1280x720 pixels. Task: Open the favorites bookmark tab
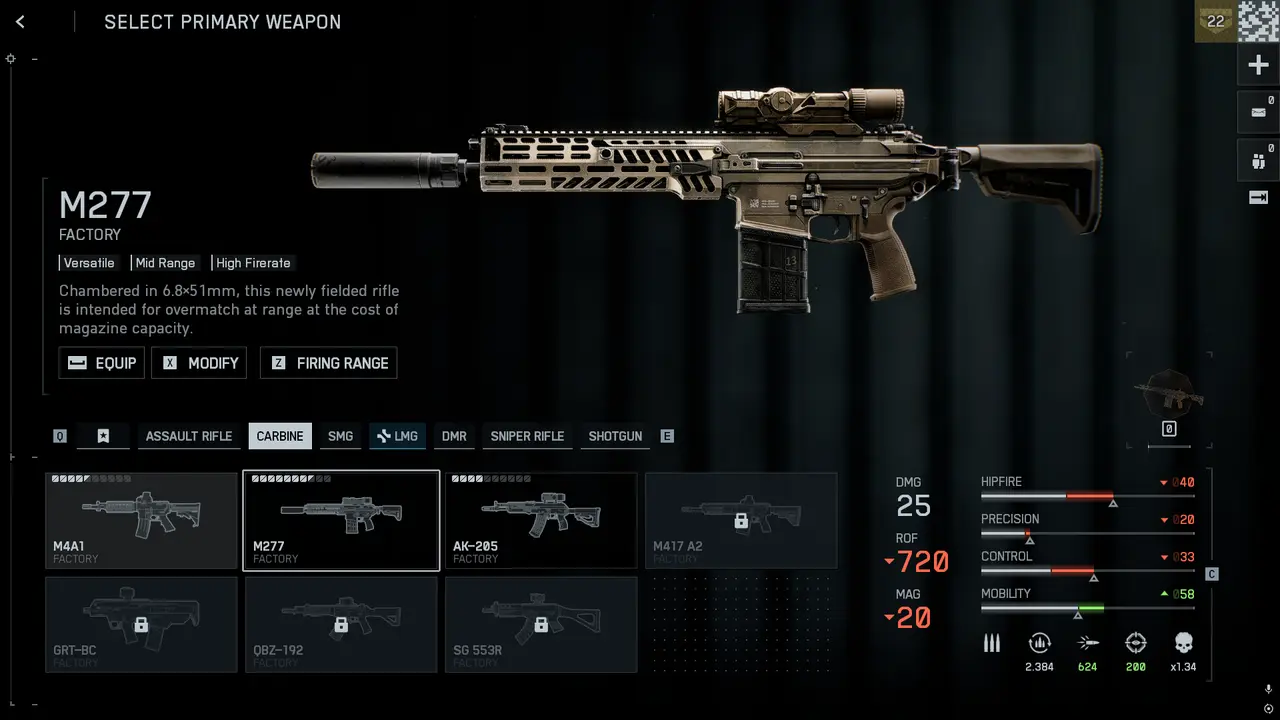pyautogui.click(x=103, y=436)
